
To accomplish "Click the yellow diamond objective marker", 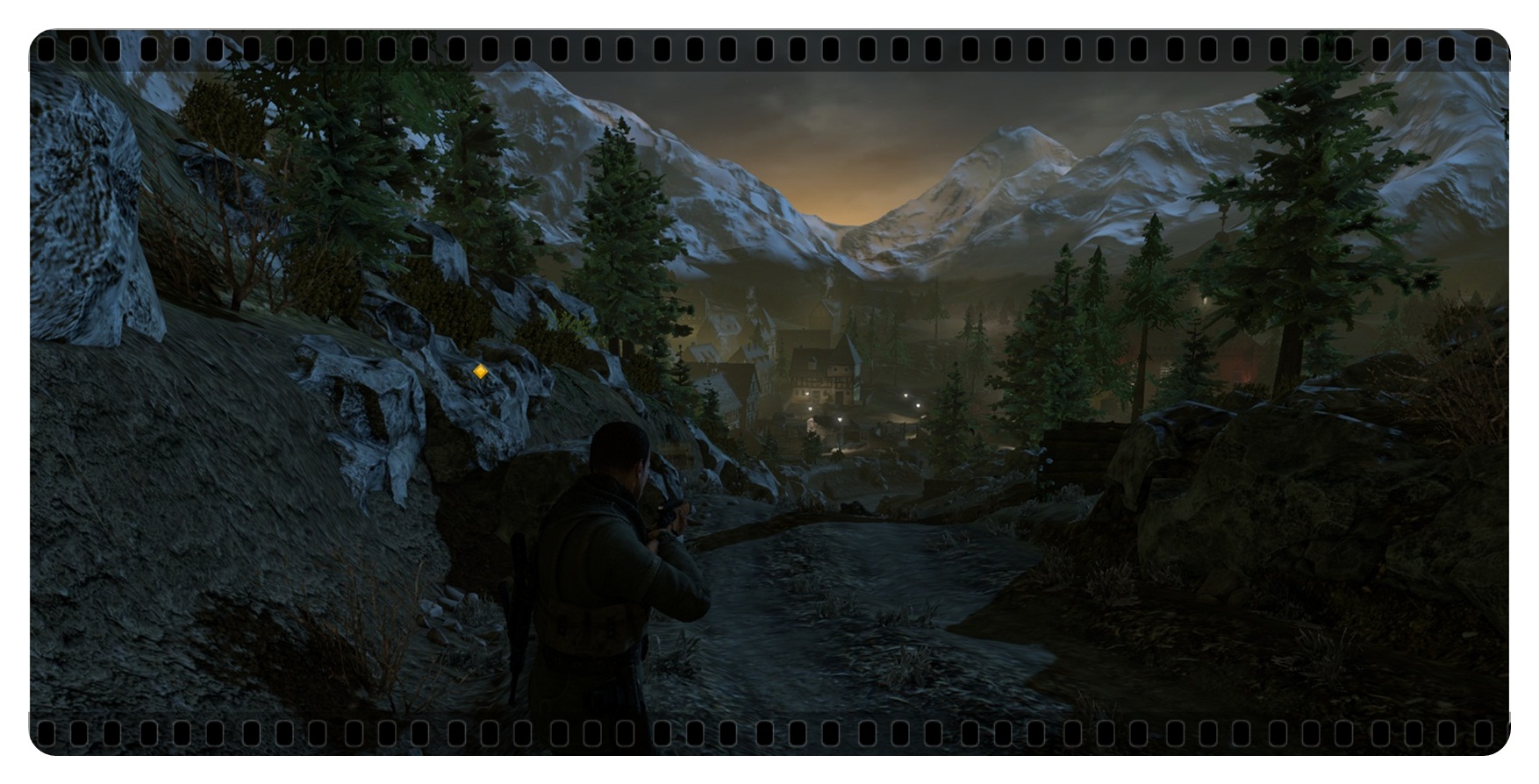I will [479, 372].
